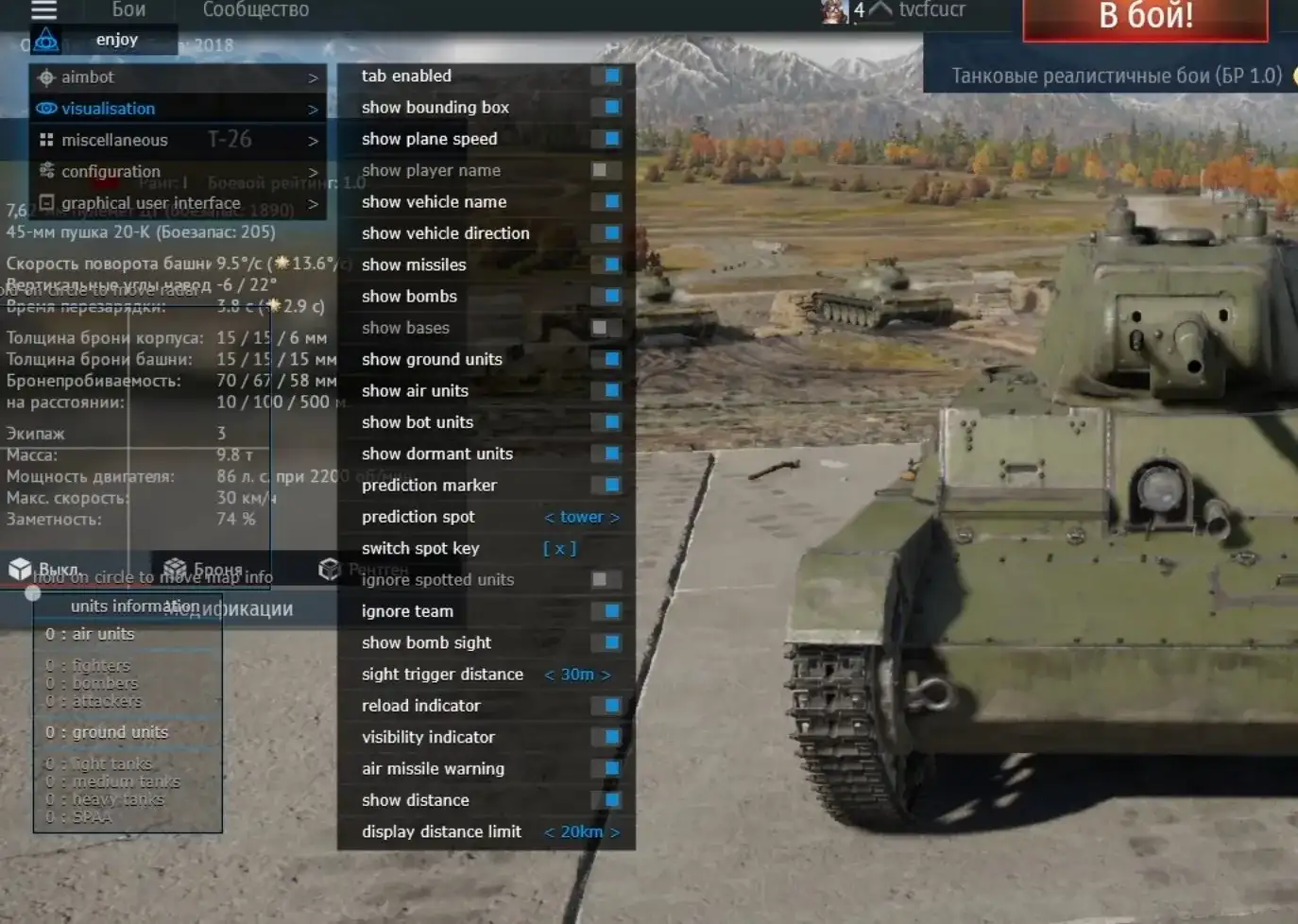Viewport: 1298px width, 924px height.
Task: Toggle the tab enabled checkbox
Action: point(611,76)
